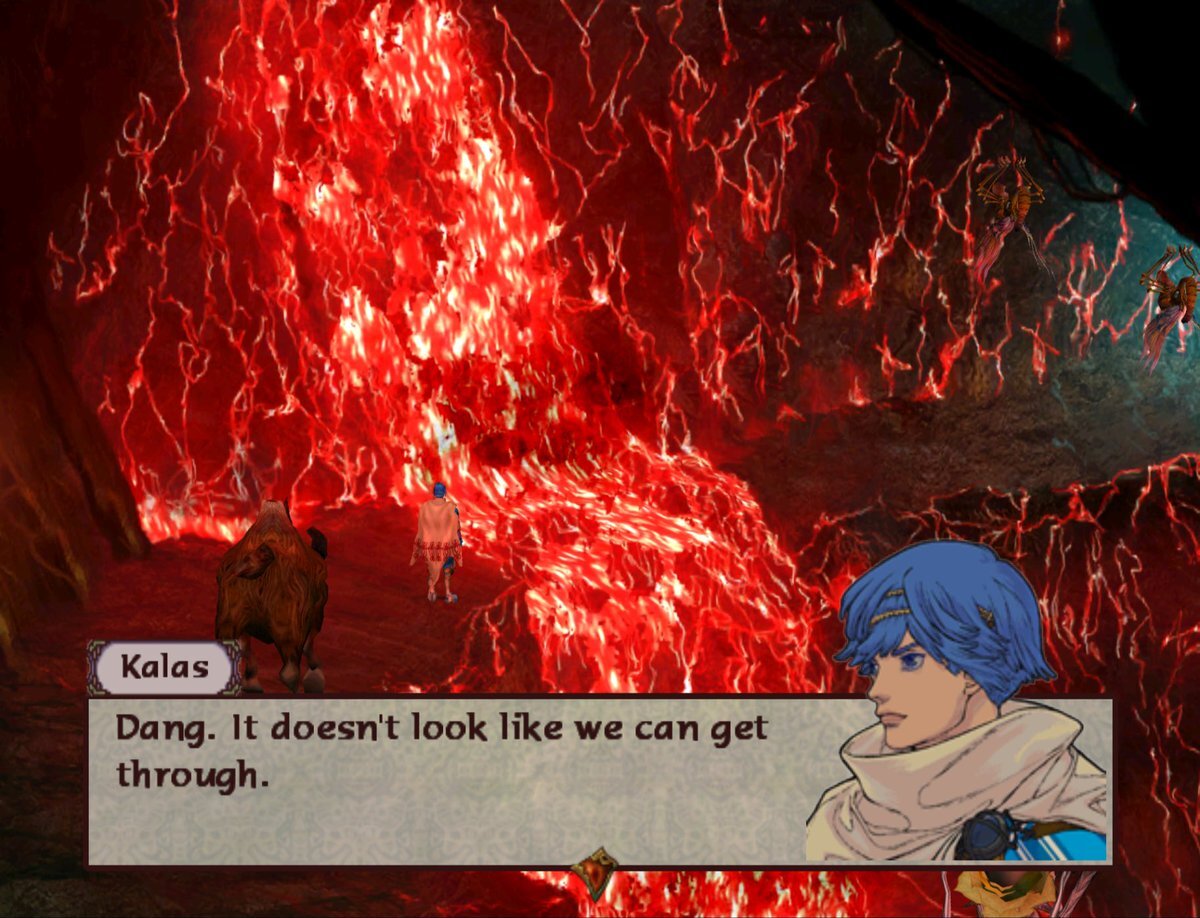Image resolution: width=1200 pixels, height=918 pixels.
Task: Advance Kalas's dialogue text box
Action: 450,780
